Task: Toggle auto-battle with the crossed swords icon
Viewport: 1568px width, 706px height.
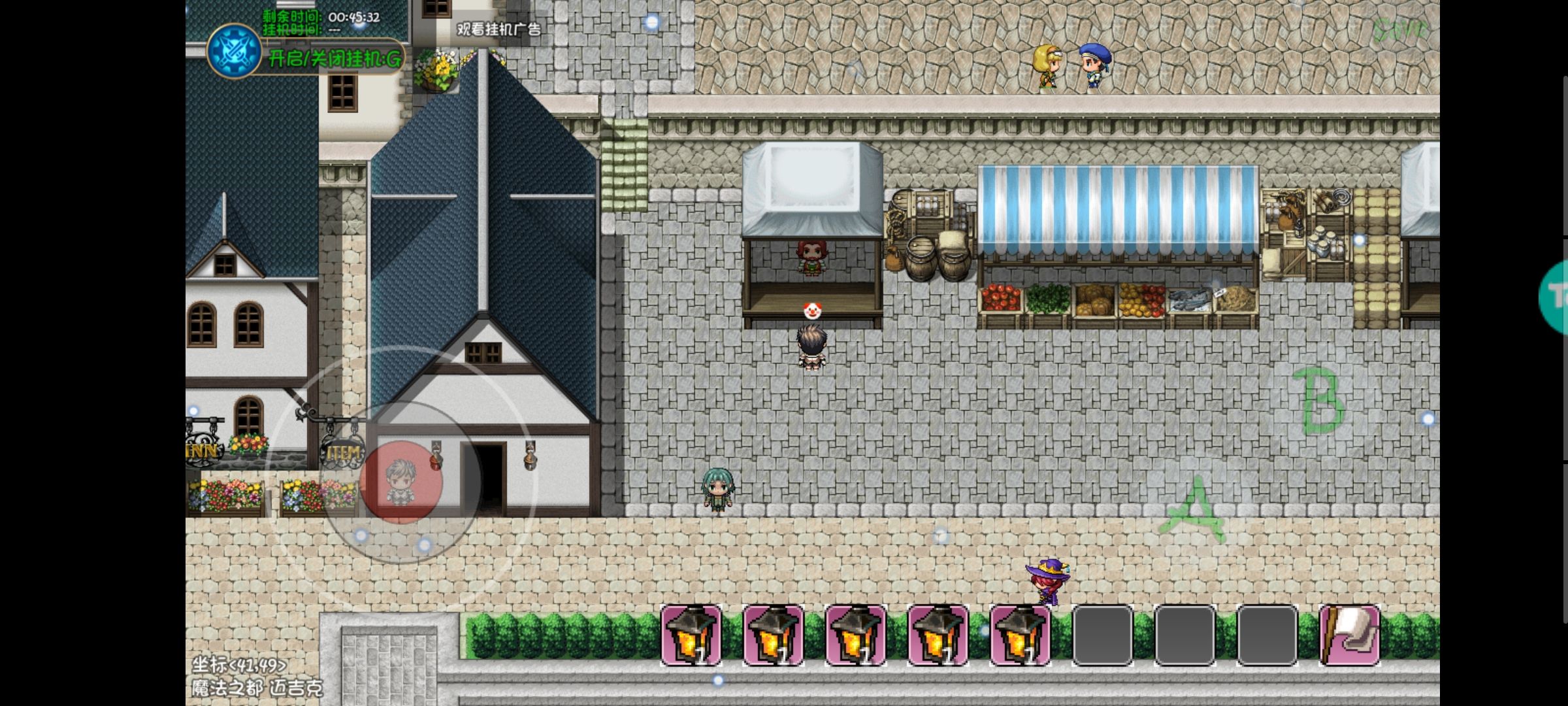Action: [x=233, y=52]
